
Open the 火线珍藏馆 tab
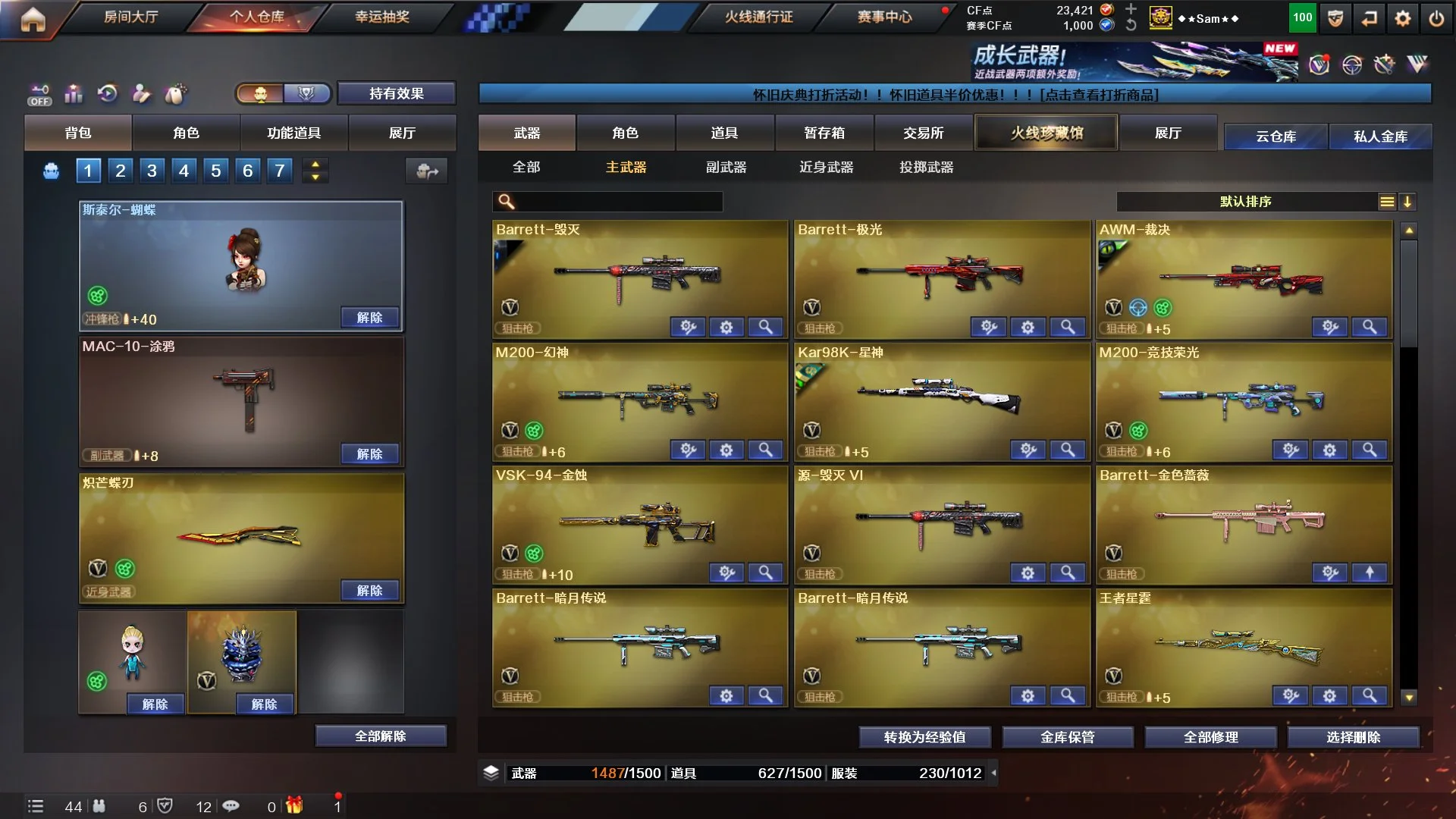[x=1046, y=133]
